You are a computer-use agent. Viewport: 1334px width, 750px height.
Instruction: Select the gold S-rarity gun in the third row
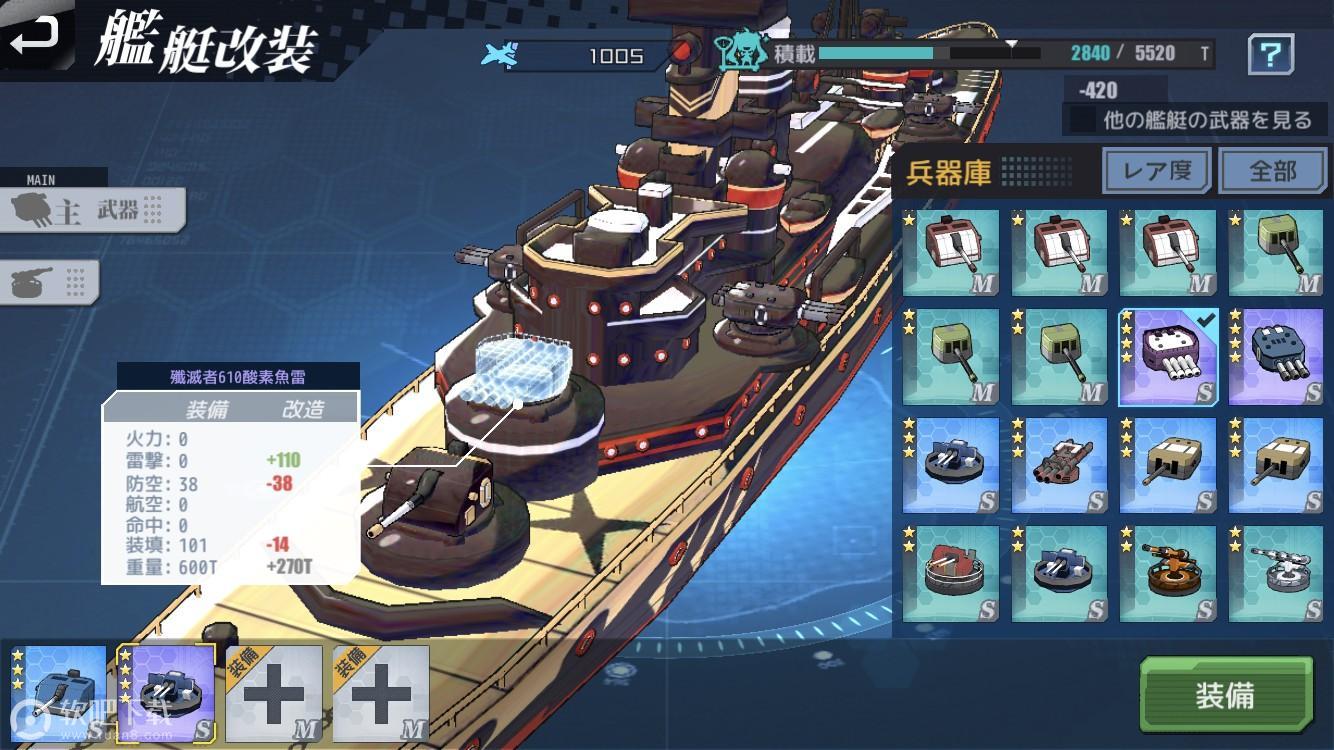(x=1166, y=463)
